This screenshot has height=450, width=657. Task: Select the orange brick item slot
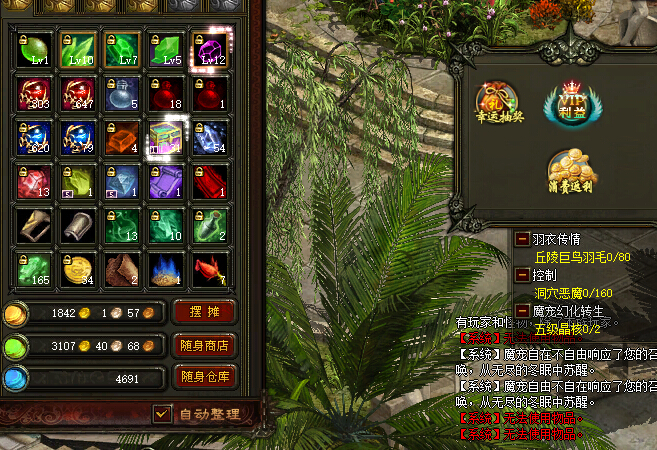(x=122, y=138)
